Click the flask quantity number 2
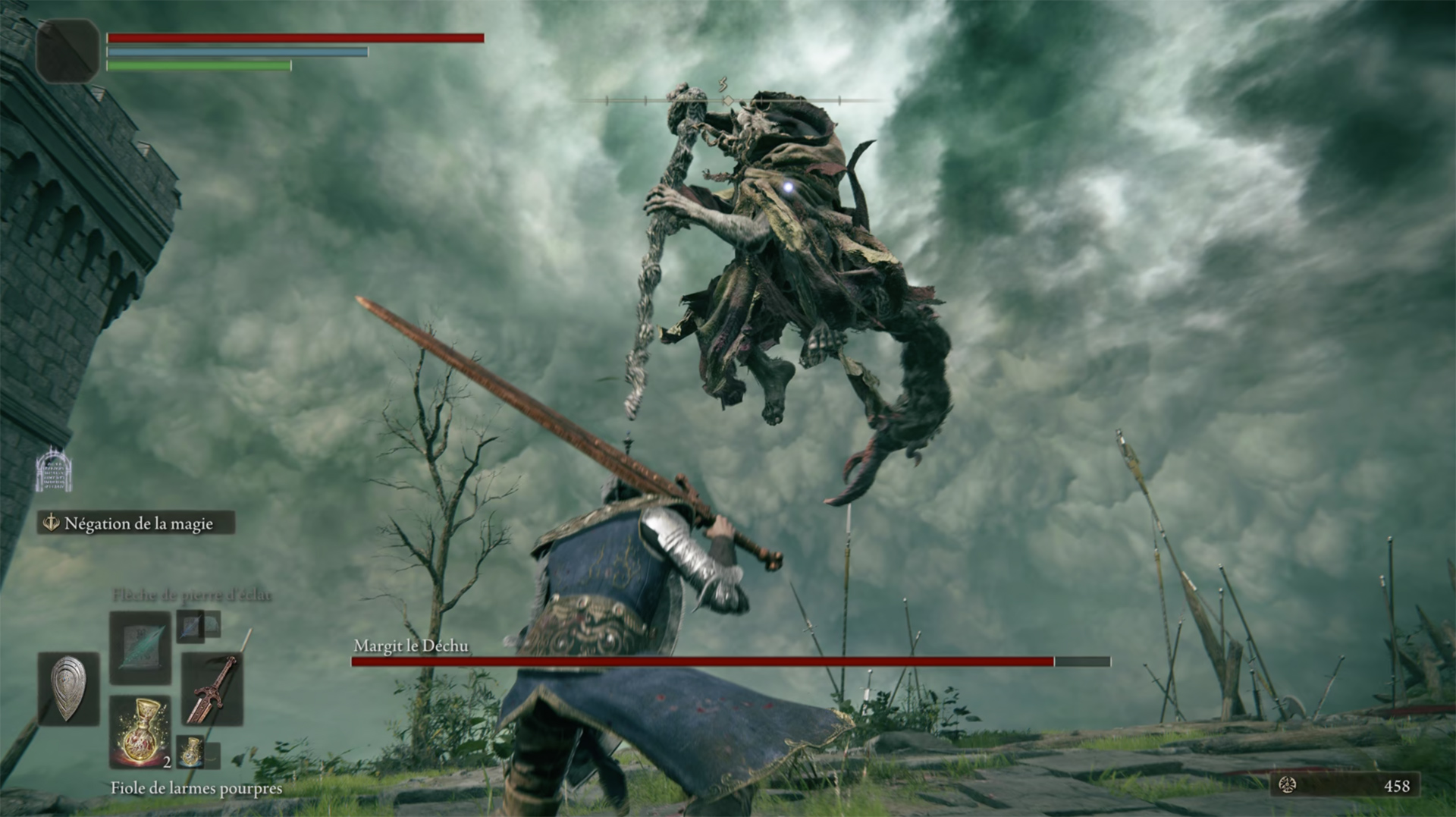 (168, 764)
